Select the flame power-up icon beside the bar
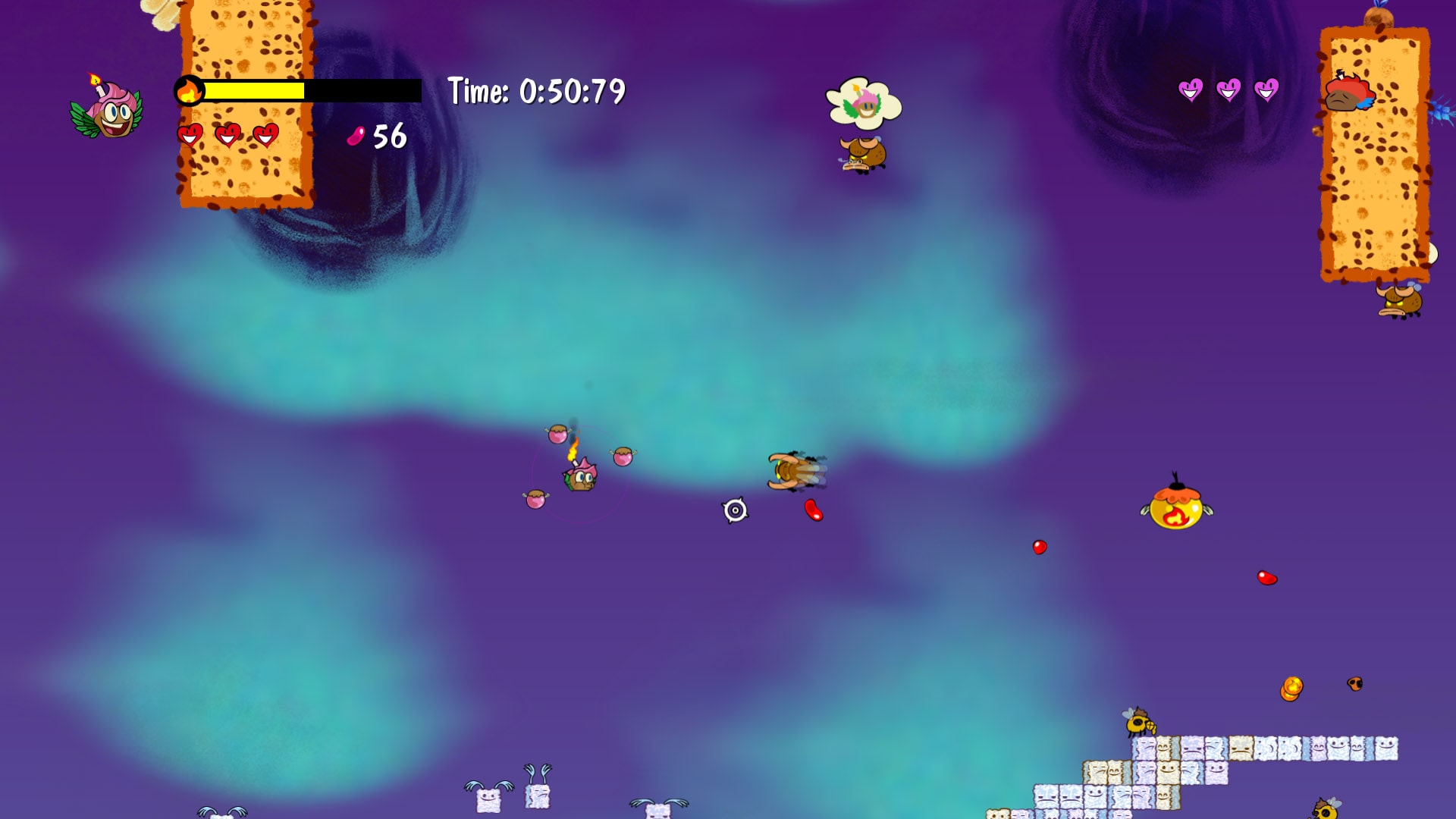1456x819 pixels. point(190,91)
